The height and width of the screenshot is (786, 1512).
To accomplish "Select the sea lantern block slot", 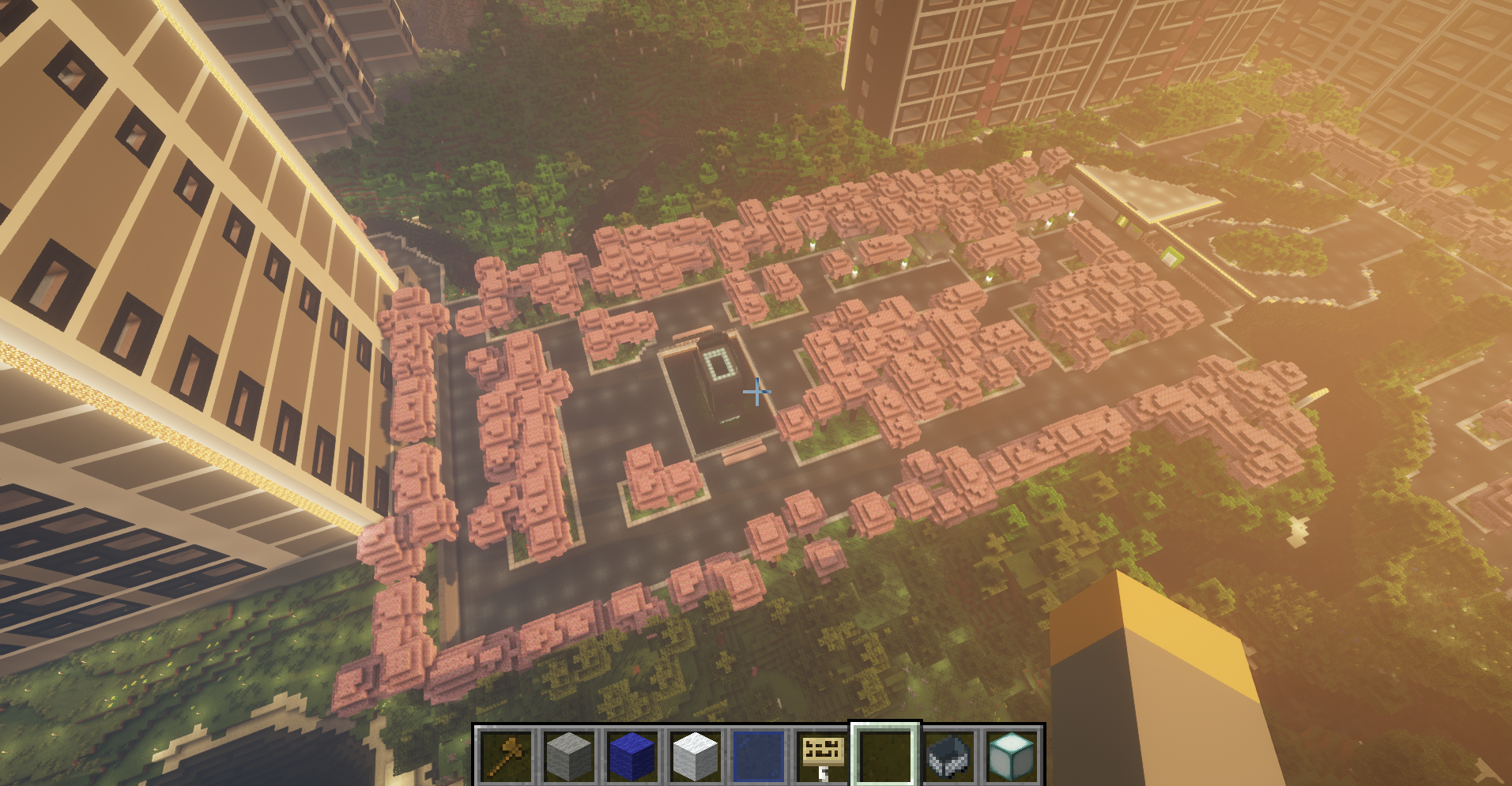I will click(1012, 754).
